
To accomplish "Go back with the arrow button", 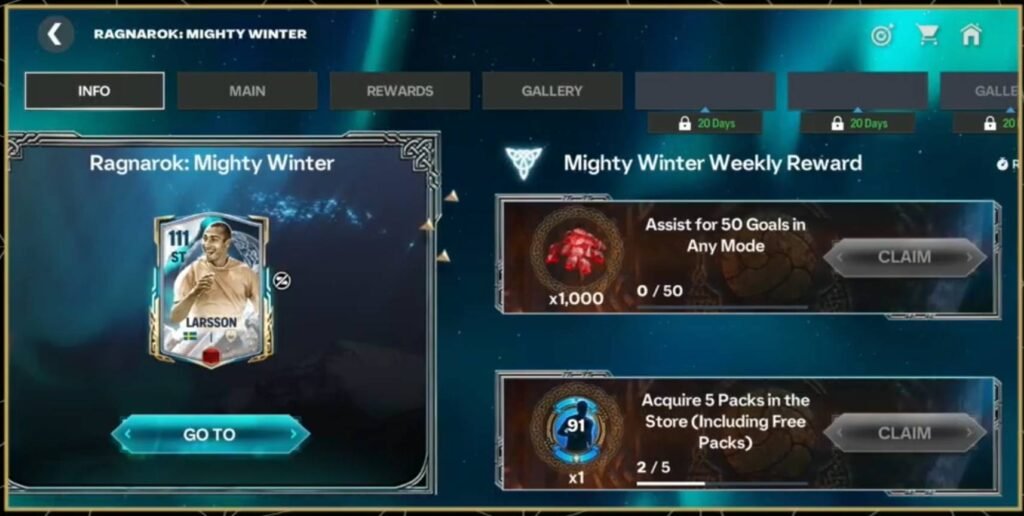I will 55,35.
